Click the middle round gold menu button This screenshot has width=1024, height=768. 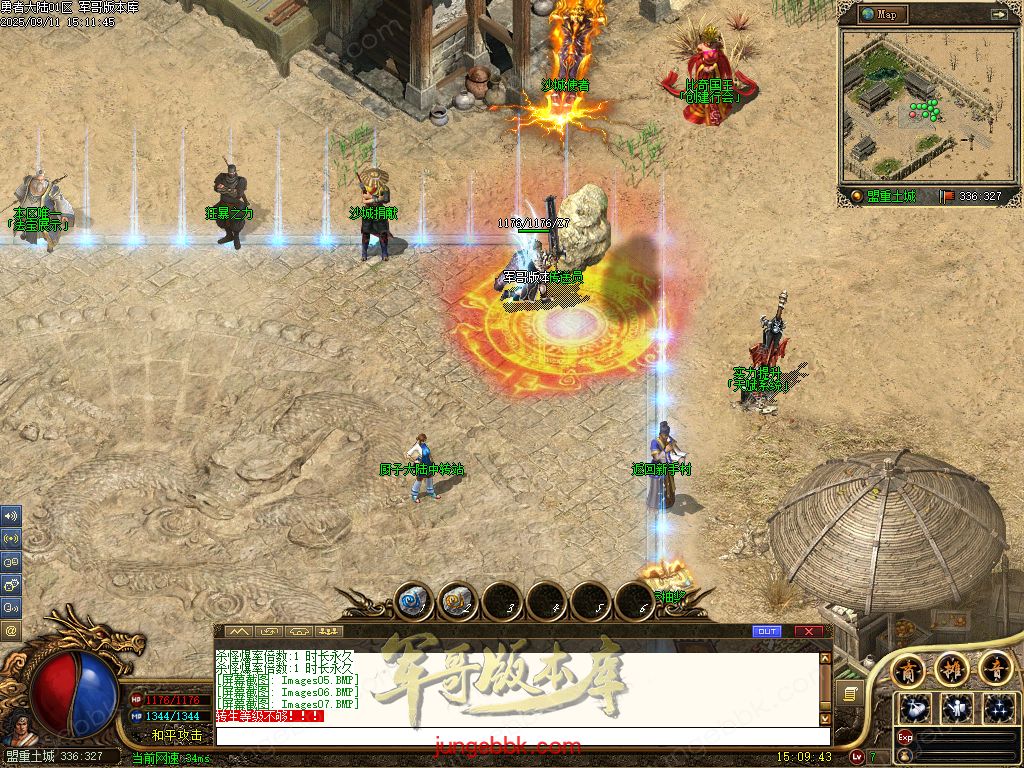tap(951, 667)
